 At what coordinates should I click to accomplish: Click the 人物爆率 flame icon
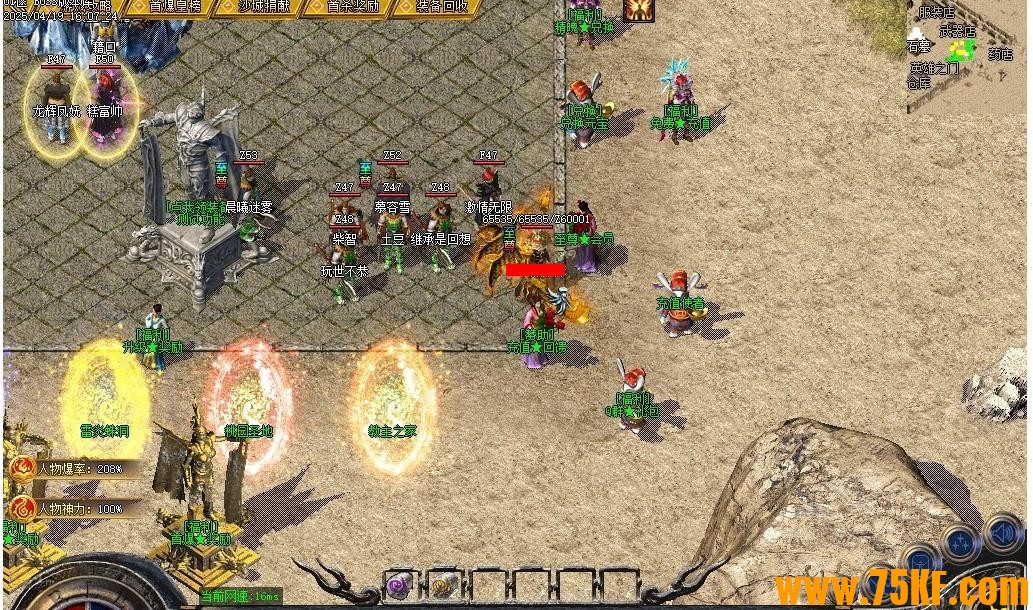point(21,468)
